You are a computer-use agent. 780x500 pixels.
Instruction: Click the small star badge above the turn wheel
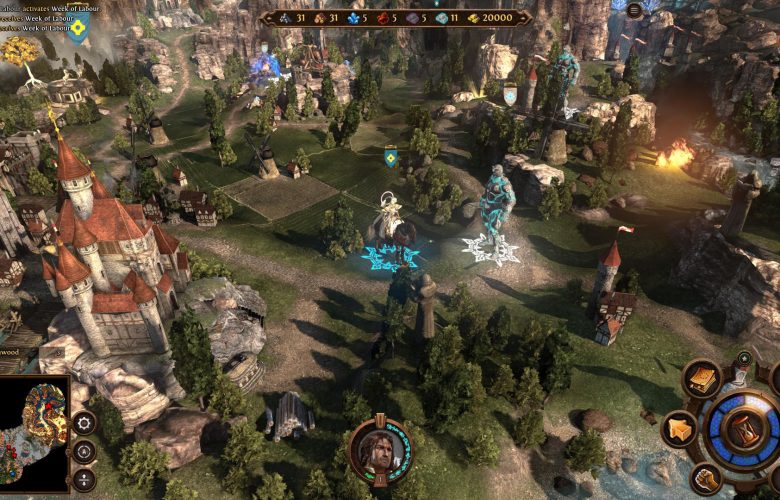pyautogui.click(x=743, y=357)
